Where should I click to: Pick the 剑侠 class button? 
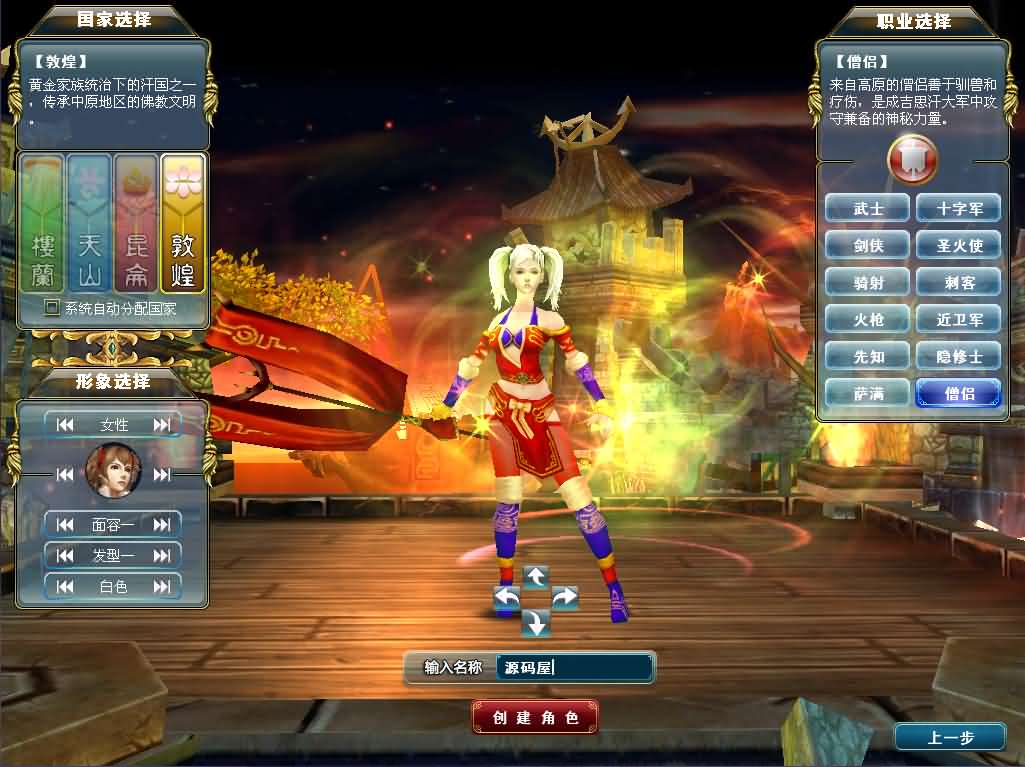point(868,245)
